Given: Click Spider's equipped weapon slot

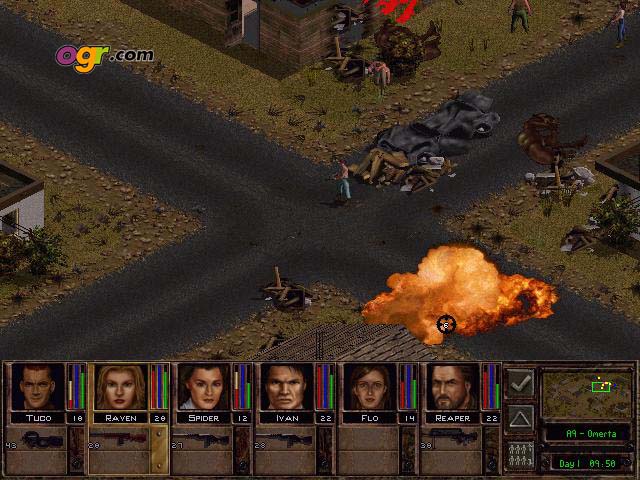Looking at the screenshot, I should (x=204, y=440).
